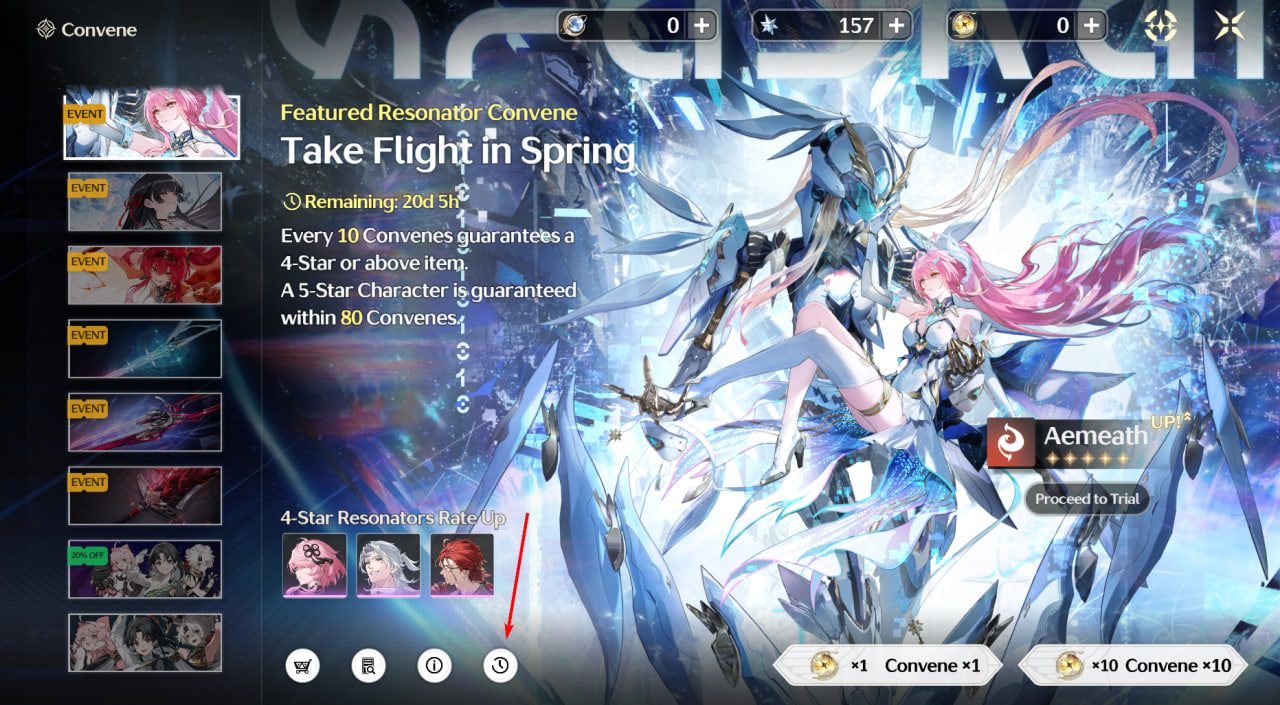Image resolution: width=1280 pixels, height=705 pixels.
Task: Inspect the silver-haired 4-star rate up resonator
Action: click(x=389, y=565)
